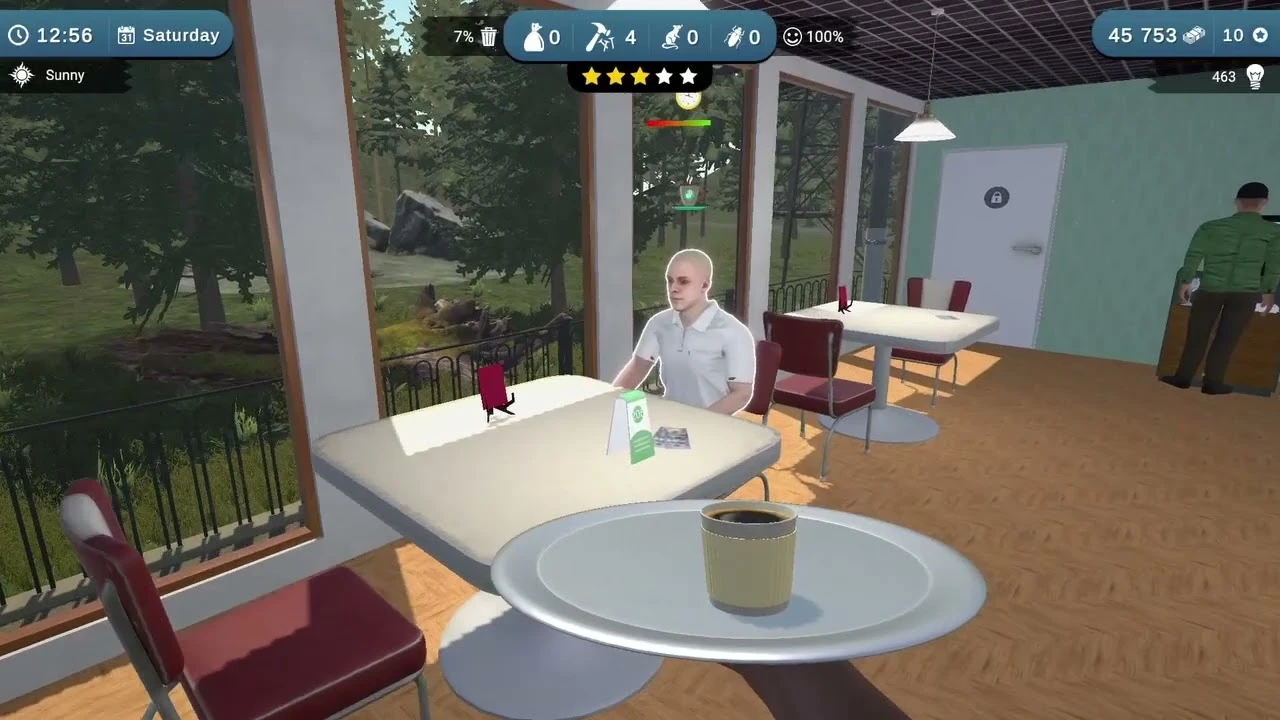Expand the customer's order timer clock
This screenshot has height=720, width=1280.
[688, 101]
